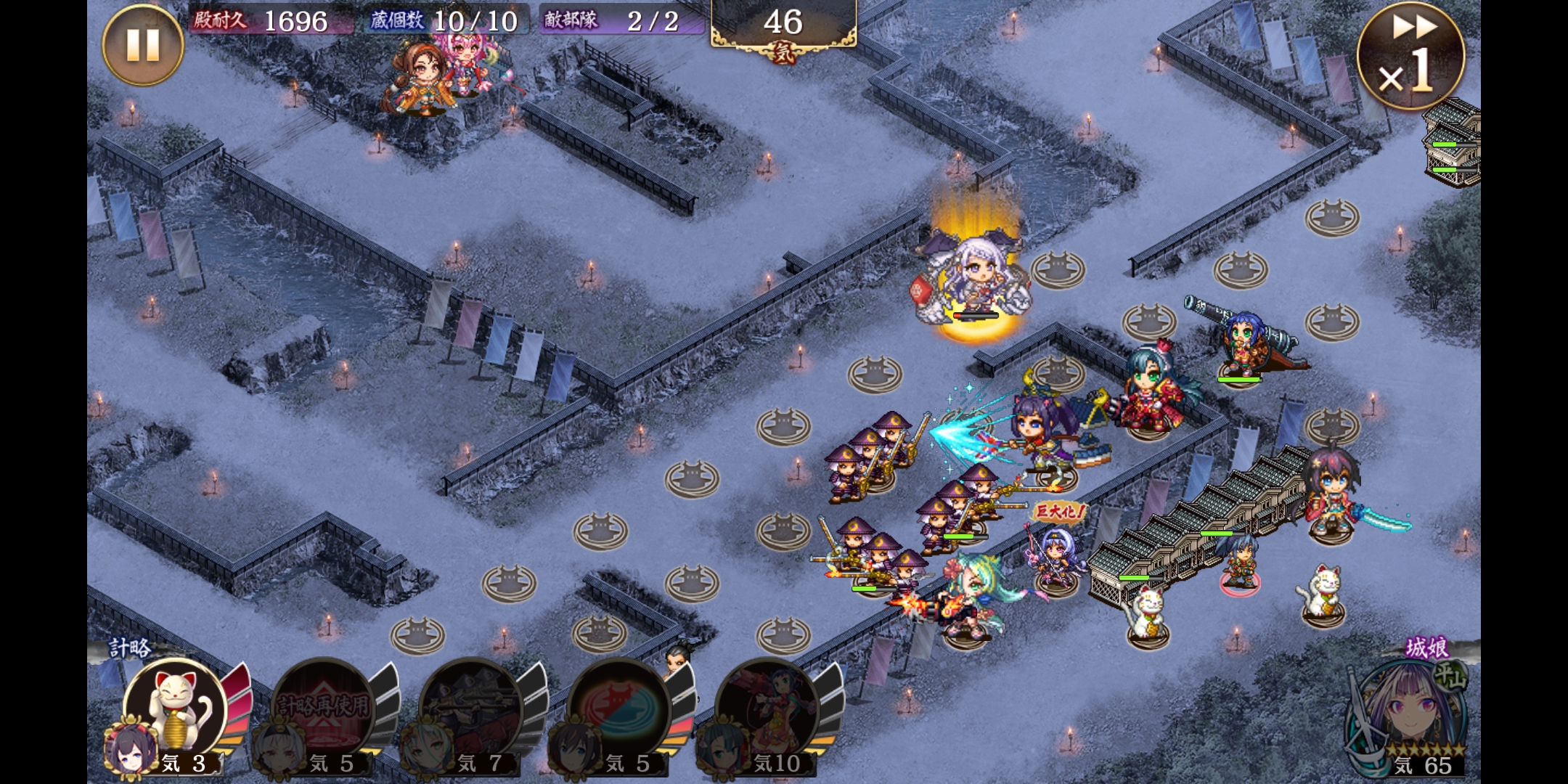Pause the battle
The width and height of the screenshot is (1568, 784).
click(142, 45)
